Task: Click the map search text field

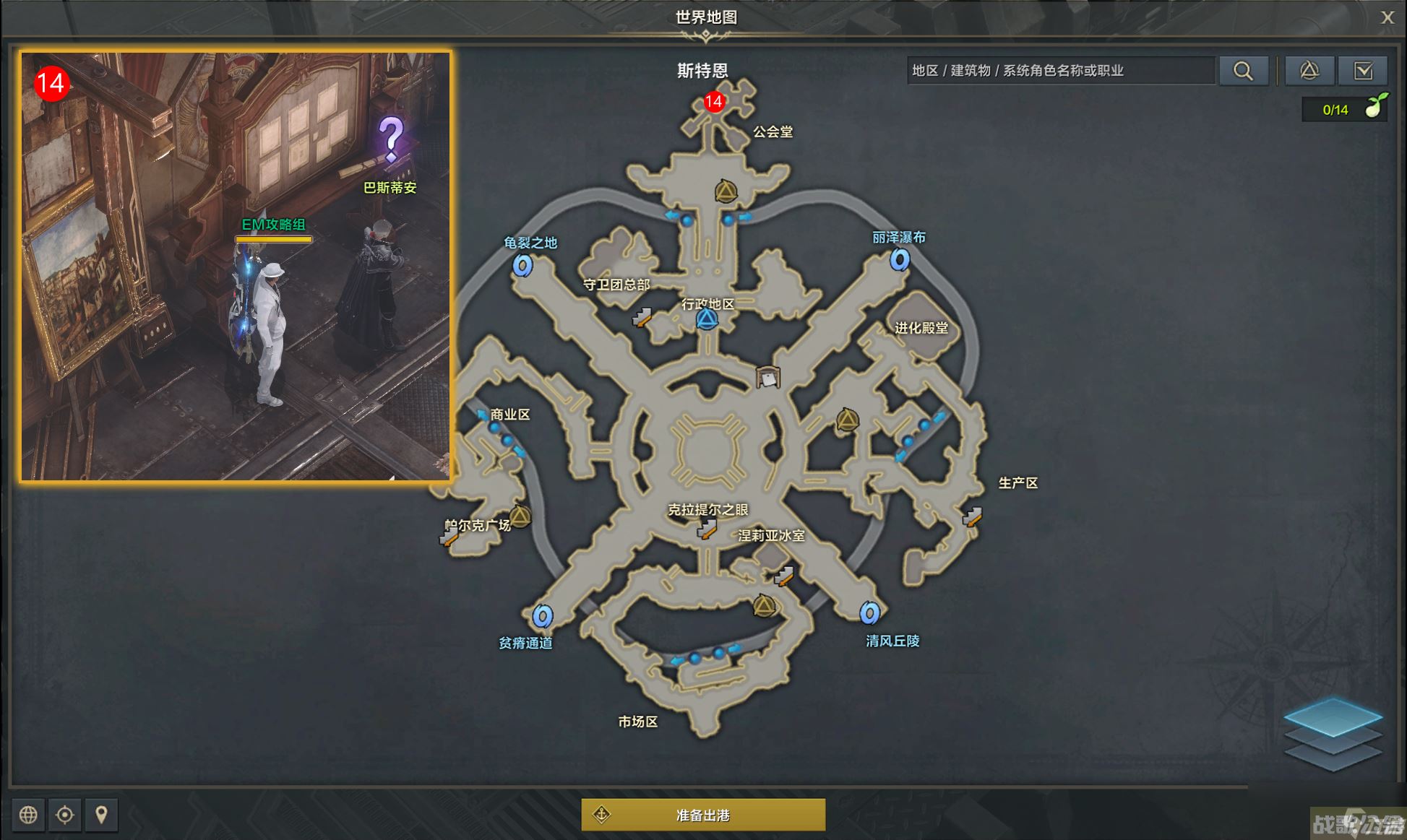Action: 1060,71
